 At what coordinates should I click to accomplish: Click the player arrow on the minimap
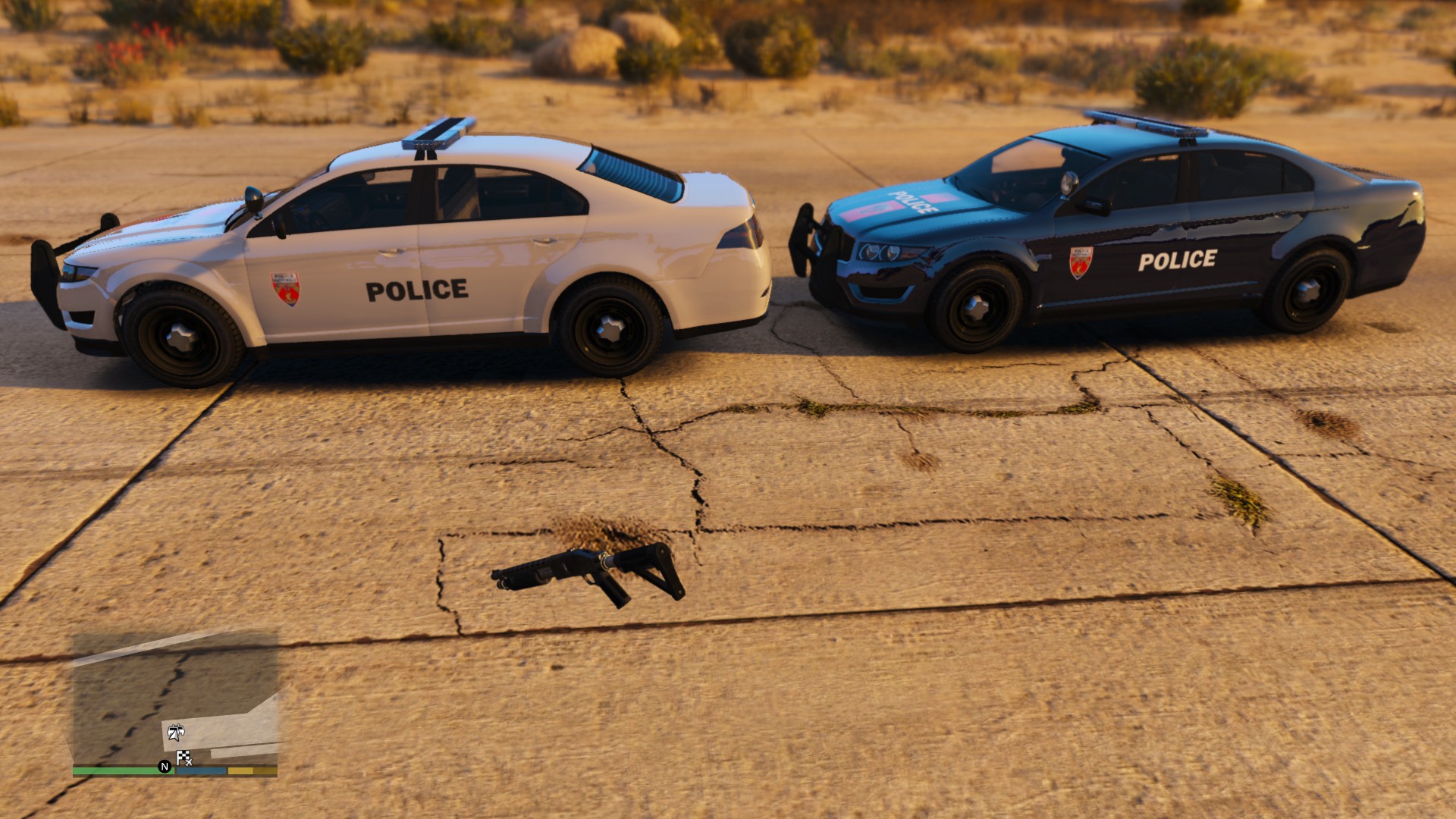coord(174,738)
